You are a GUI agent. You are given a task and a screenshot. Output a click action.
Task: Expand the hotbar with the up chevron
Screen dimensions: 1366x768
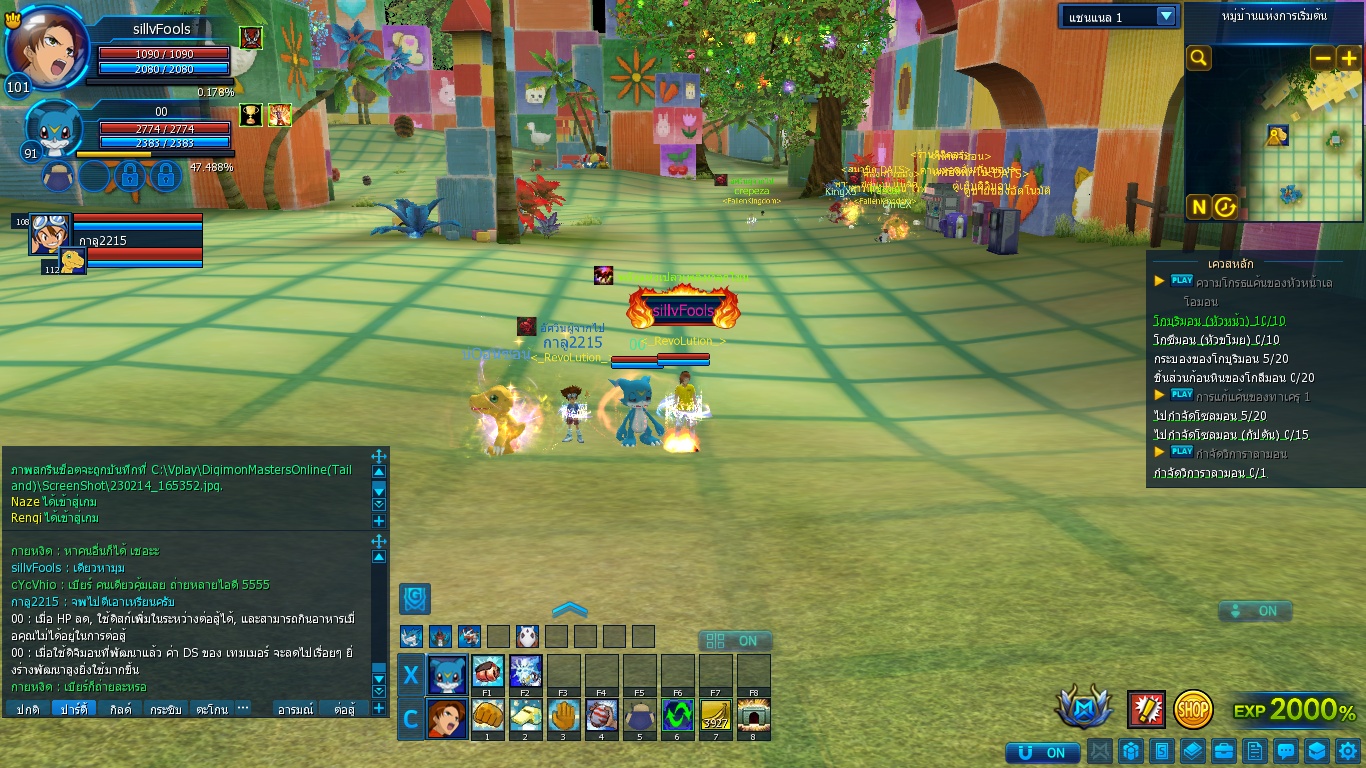pyautogui.click(x=569, y=610)
